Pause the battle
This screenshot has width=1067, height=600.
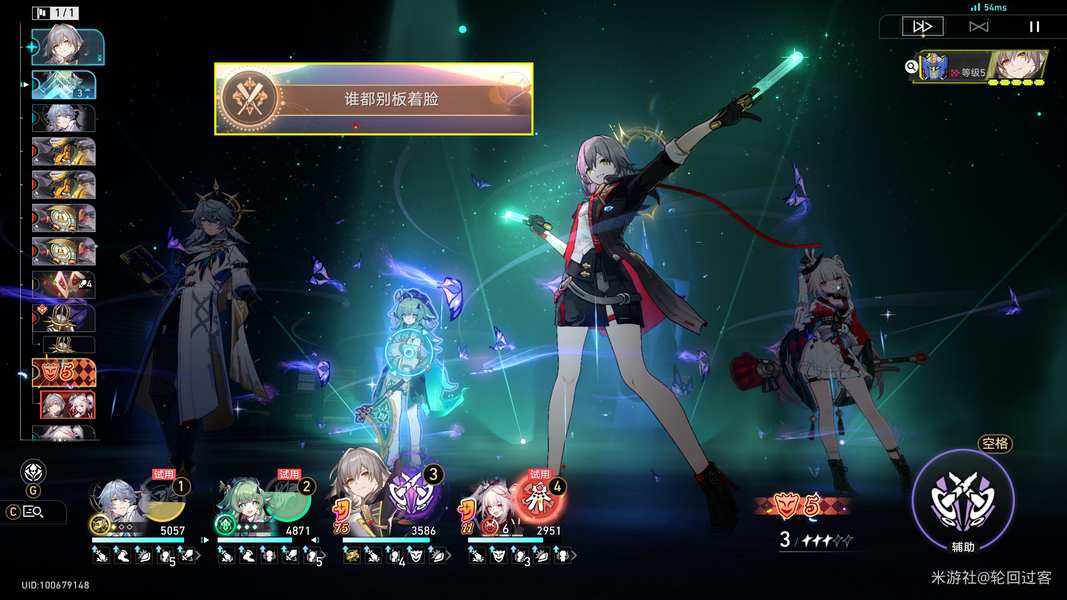pos(1034,27)
